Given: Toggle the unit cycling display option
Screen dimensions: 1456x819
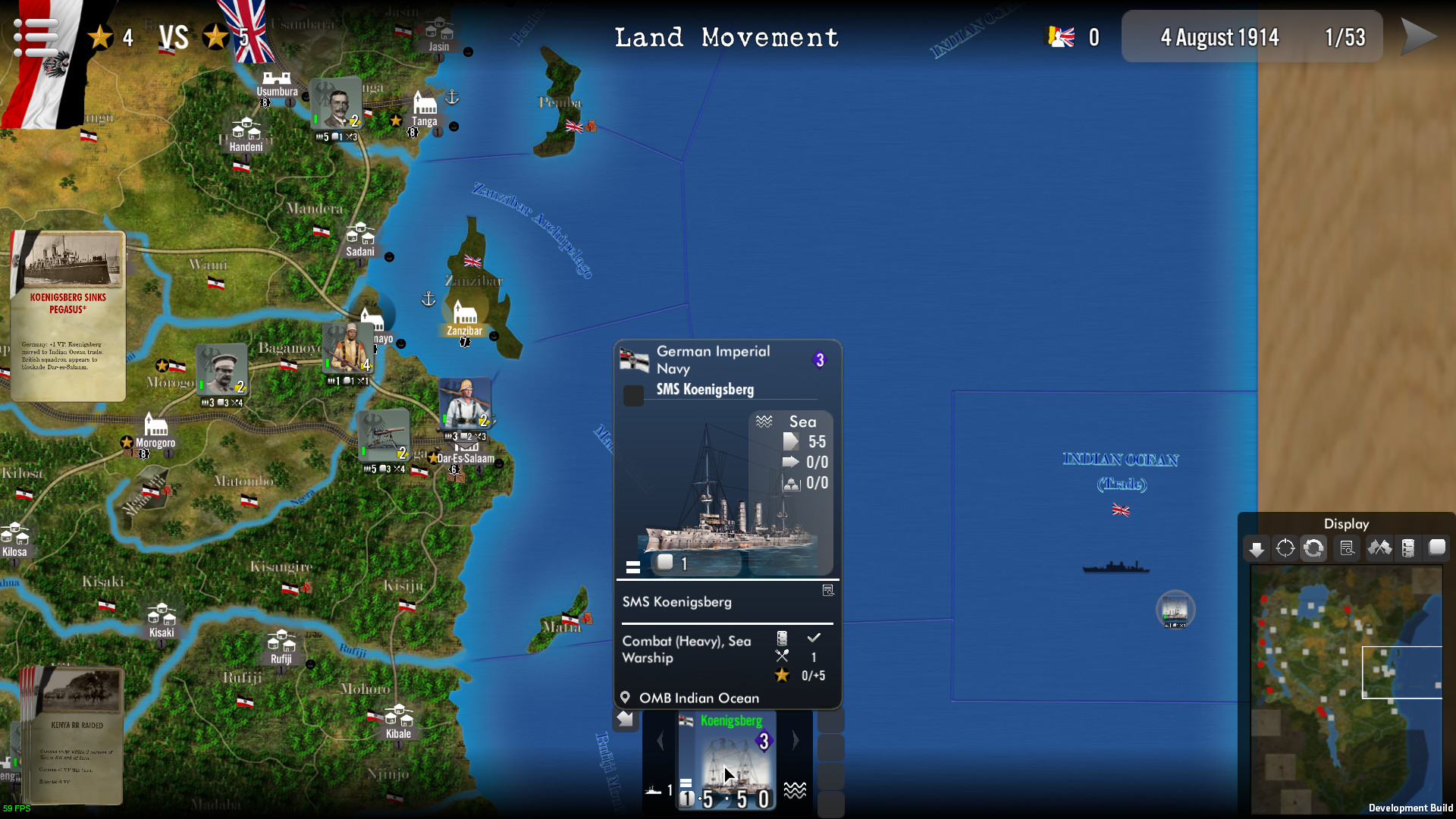Looking at the screenshot, I should [1313, 548].
